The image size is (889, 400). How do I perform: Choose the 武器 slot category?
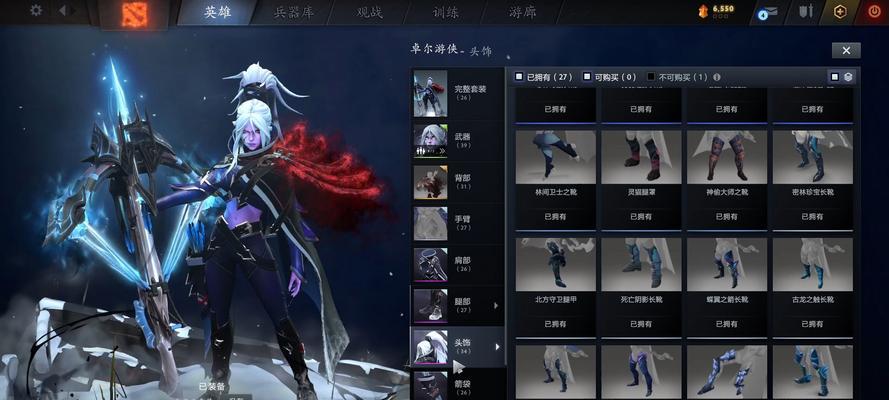pos(458,140)
